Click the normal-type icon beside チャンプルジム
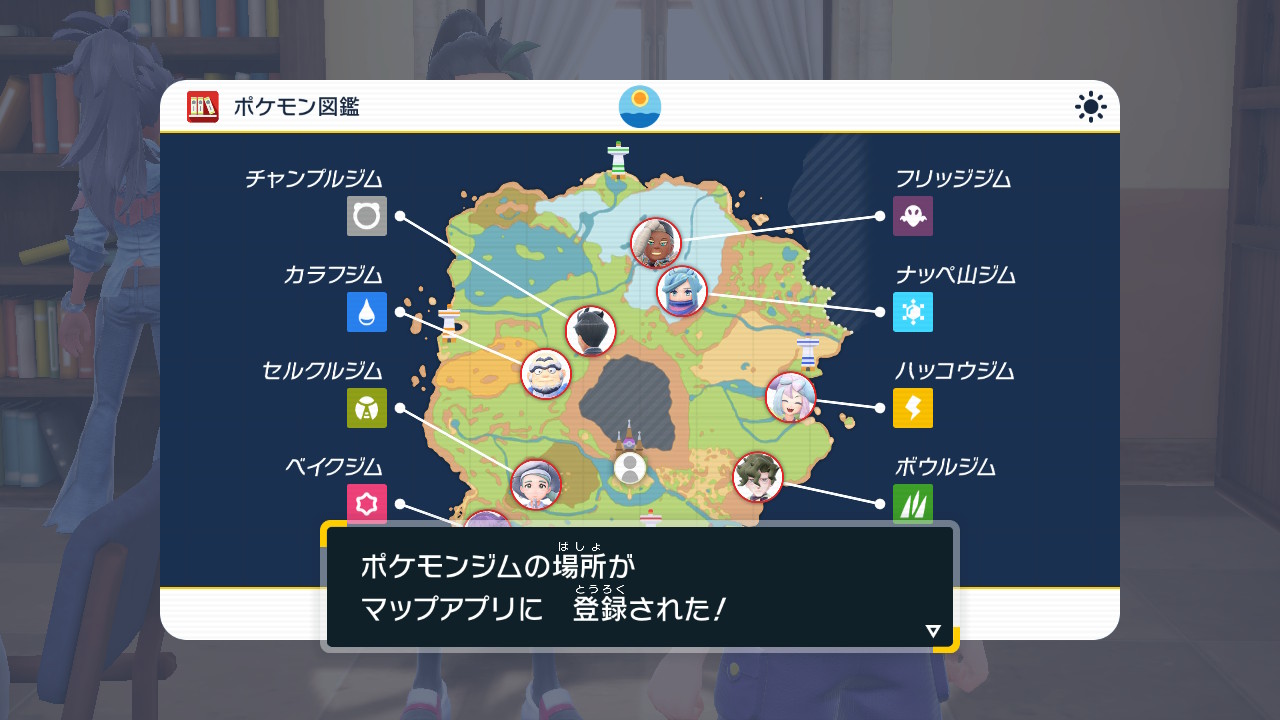The width and height of the screenshot is (1280, 720). pyautogui.click(x=367, y=216)
